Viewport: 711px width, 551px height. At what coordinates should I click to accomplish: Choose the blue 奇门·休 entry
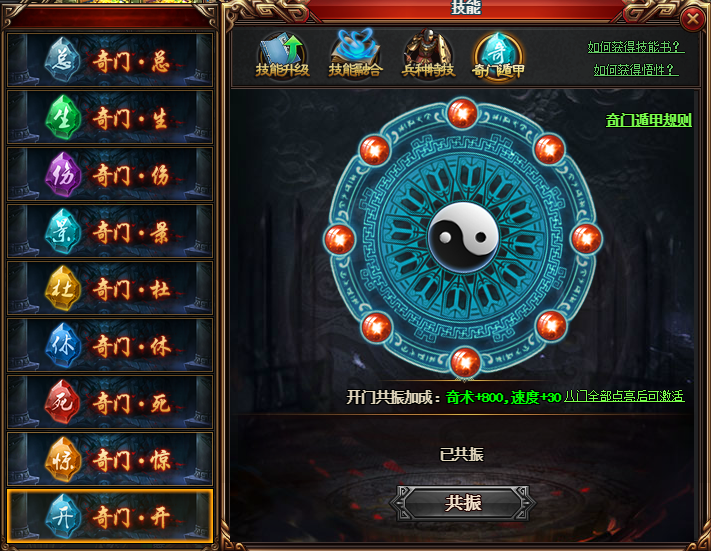click(x=110, y=346)
